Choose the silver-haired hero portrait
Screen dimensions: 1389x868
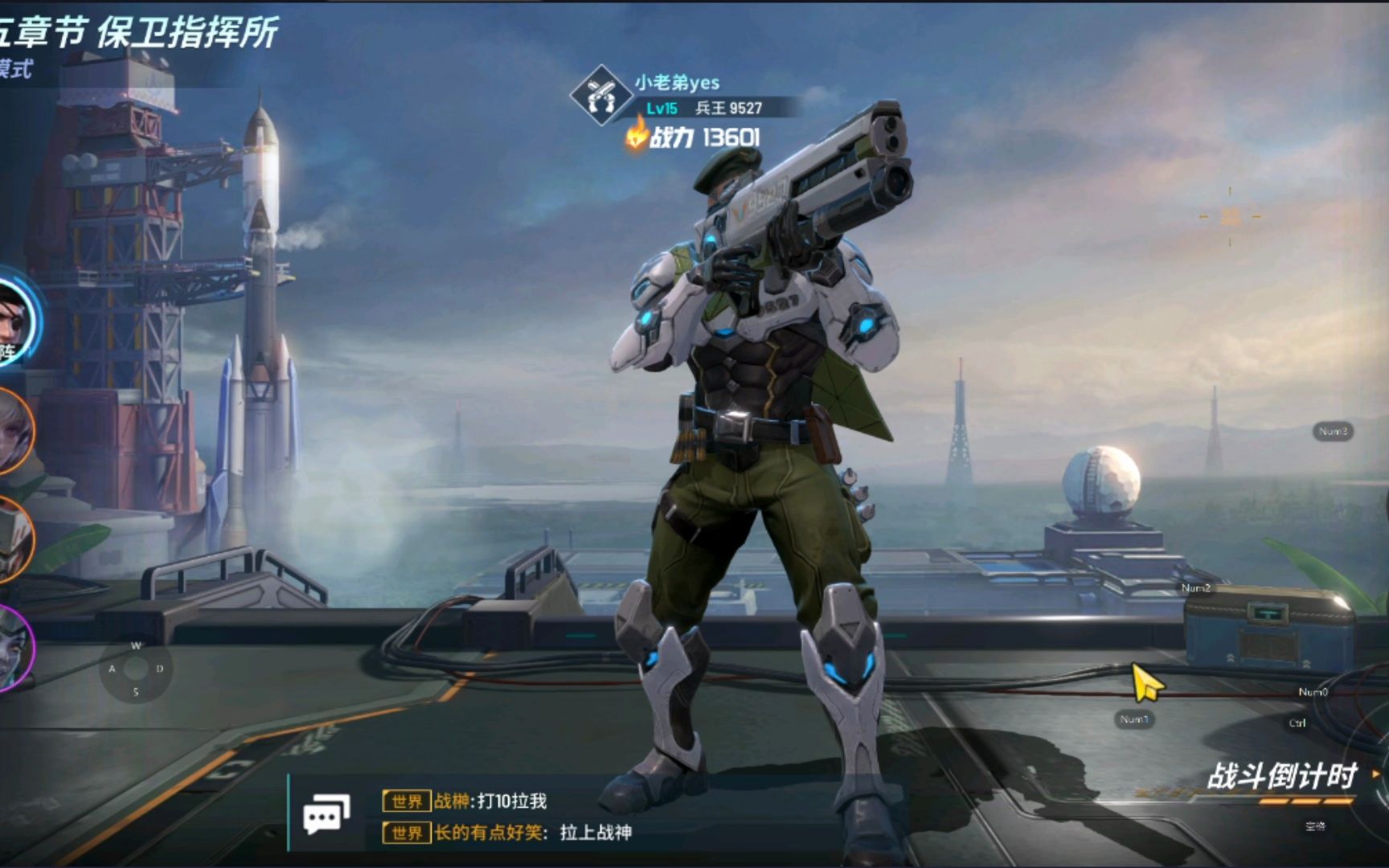pos(13,432)
